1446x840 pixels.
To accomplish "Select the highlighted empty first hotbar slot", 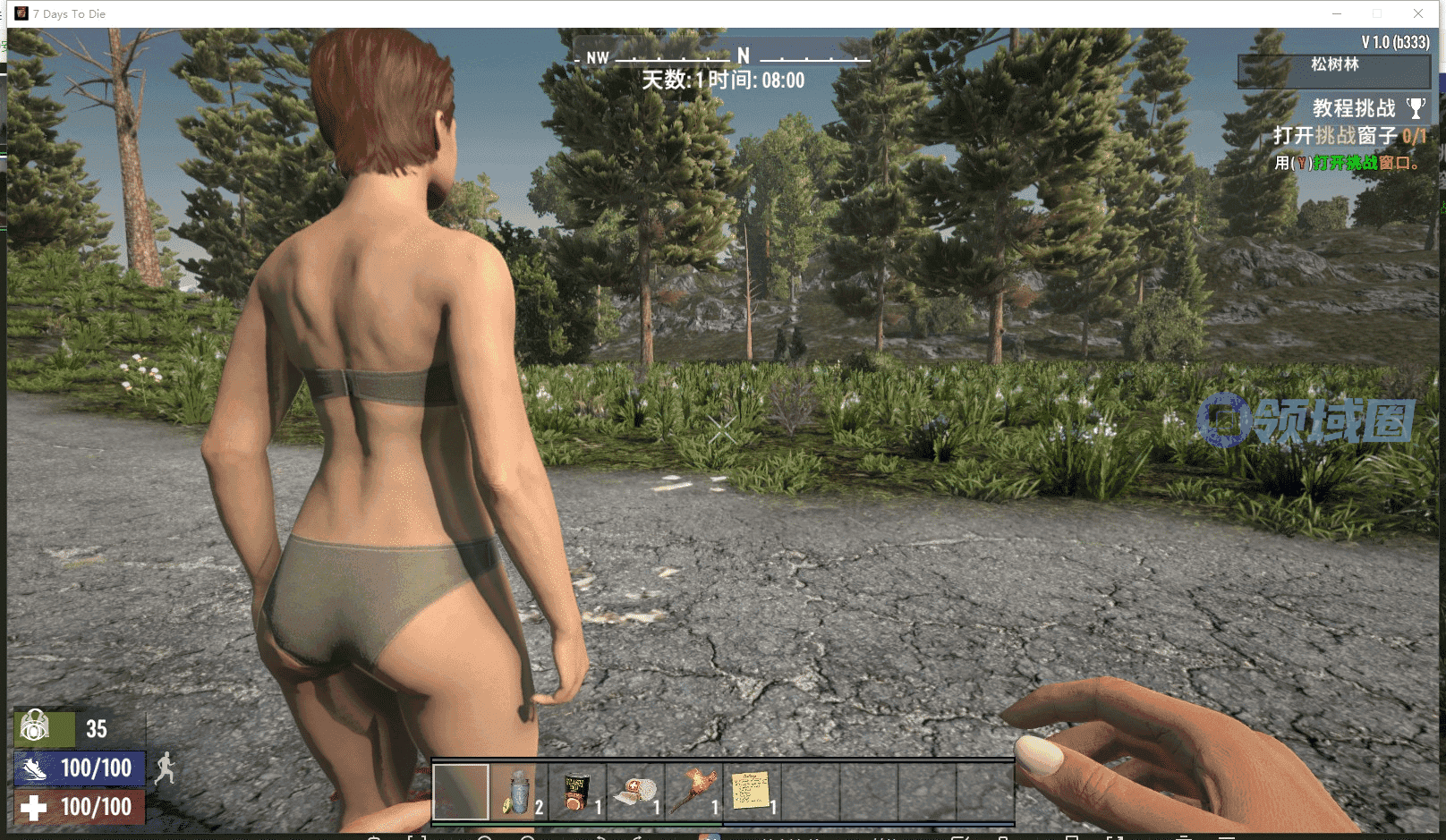I will 461,792.
